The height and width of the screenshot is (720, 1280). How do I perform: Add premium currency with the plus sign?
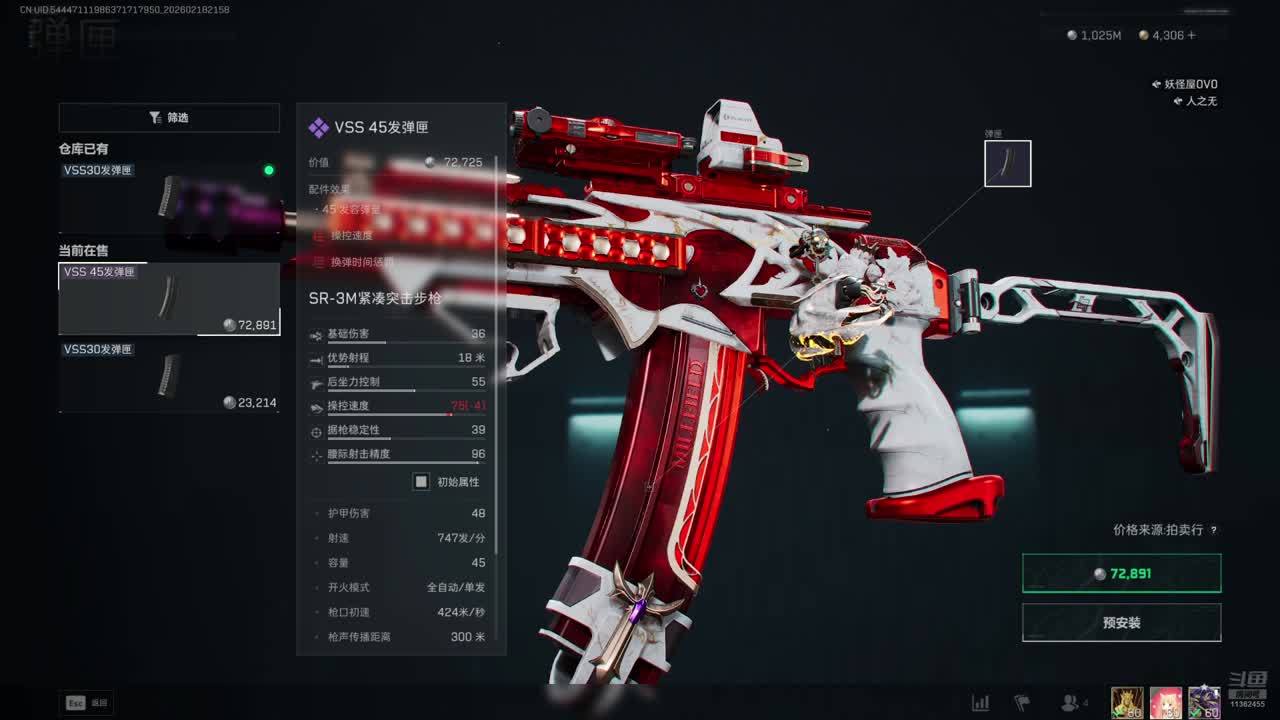tap(1191, 35)
